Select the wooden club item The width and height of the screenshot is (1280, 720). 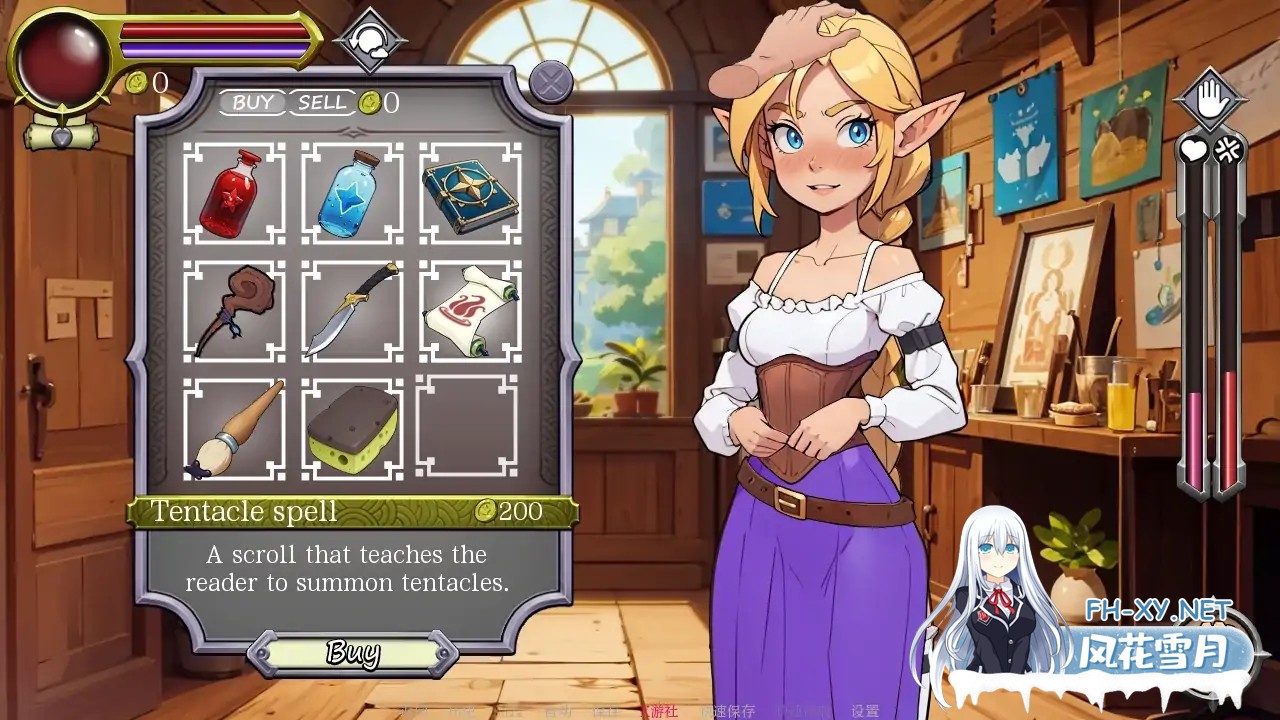coord(235,308)
